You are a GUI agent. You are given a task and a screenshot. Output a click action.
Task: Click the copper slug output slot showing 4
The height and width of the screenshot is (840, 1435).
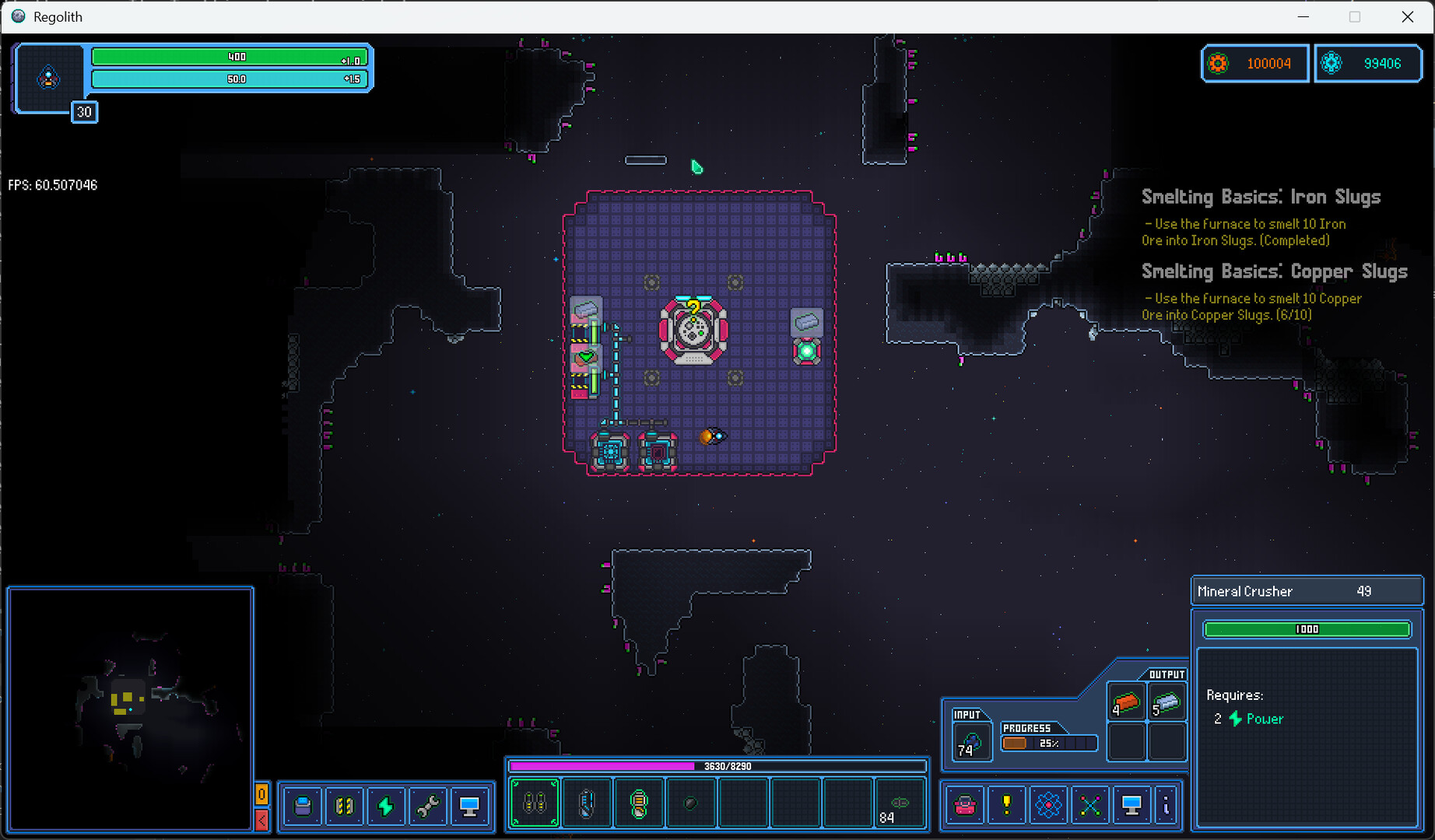click(1126, 702)
